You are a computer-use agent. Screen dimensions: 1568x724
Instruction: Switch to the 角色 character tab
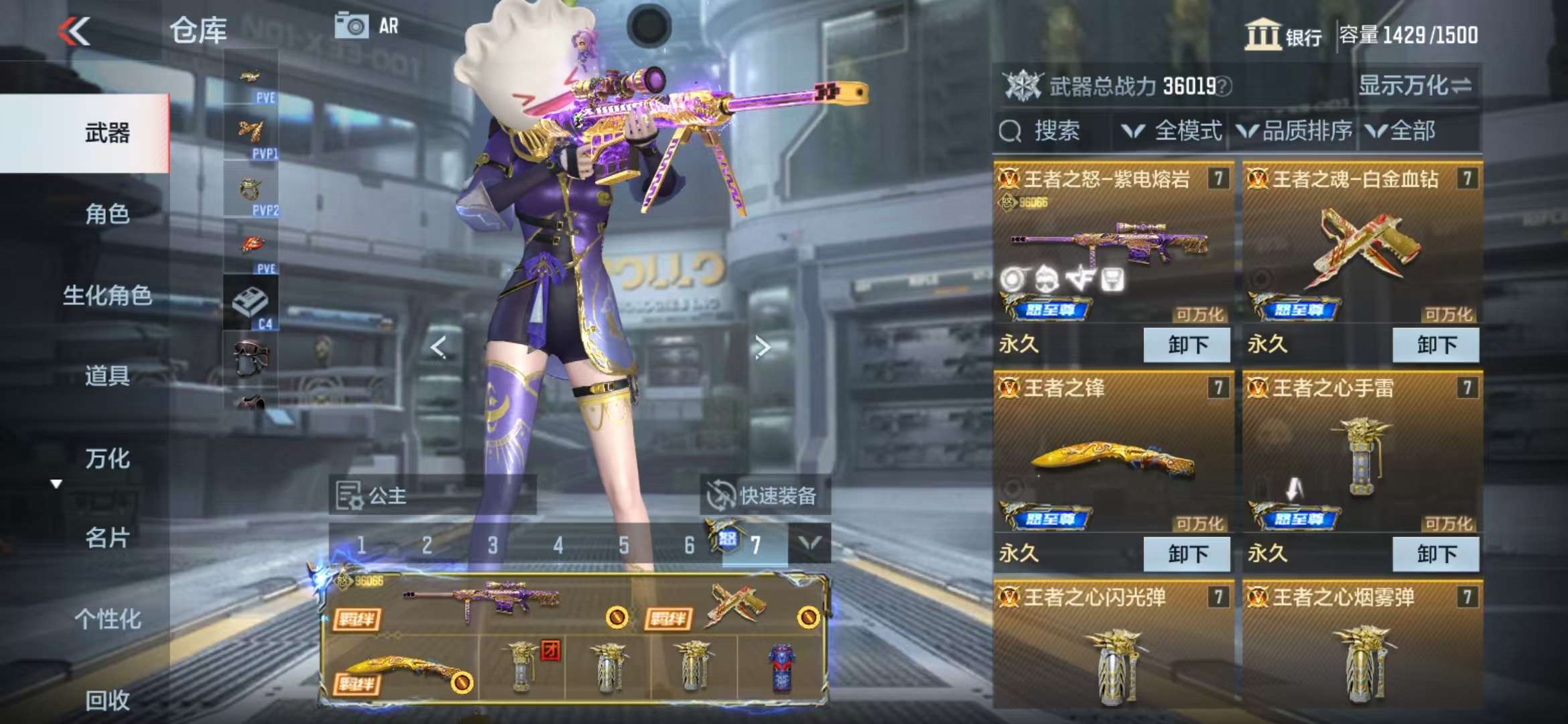tap(107, 214)
